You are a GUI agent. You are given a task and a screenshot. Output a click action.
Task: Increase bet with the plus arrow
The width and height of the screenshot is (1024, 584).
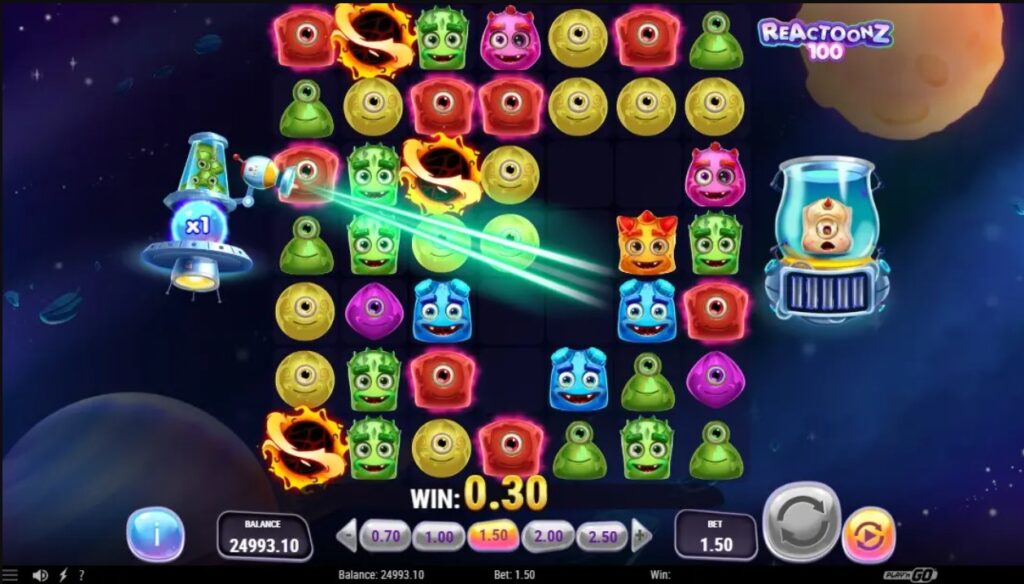point(640,536)
